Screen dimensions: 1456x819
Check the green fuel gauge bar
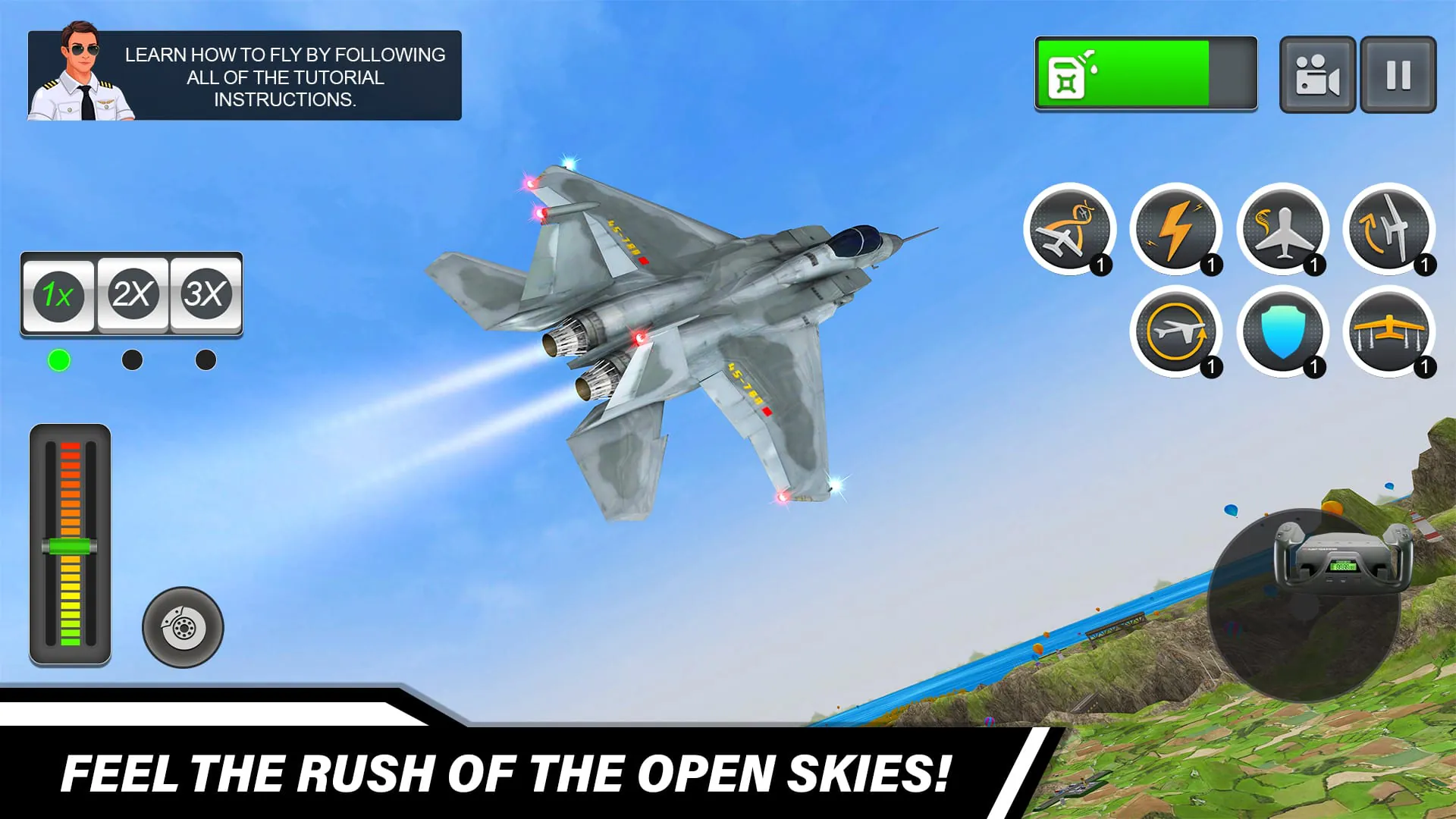1145,76
